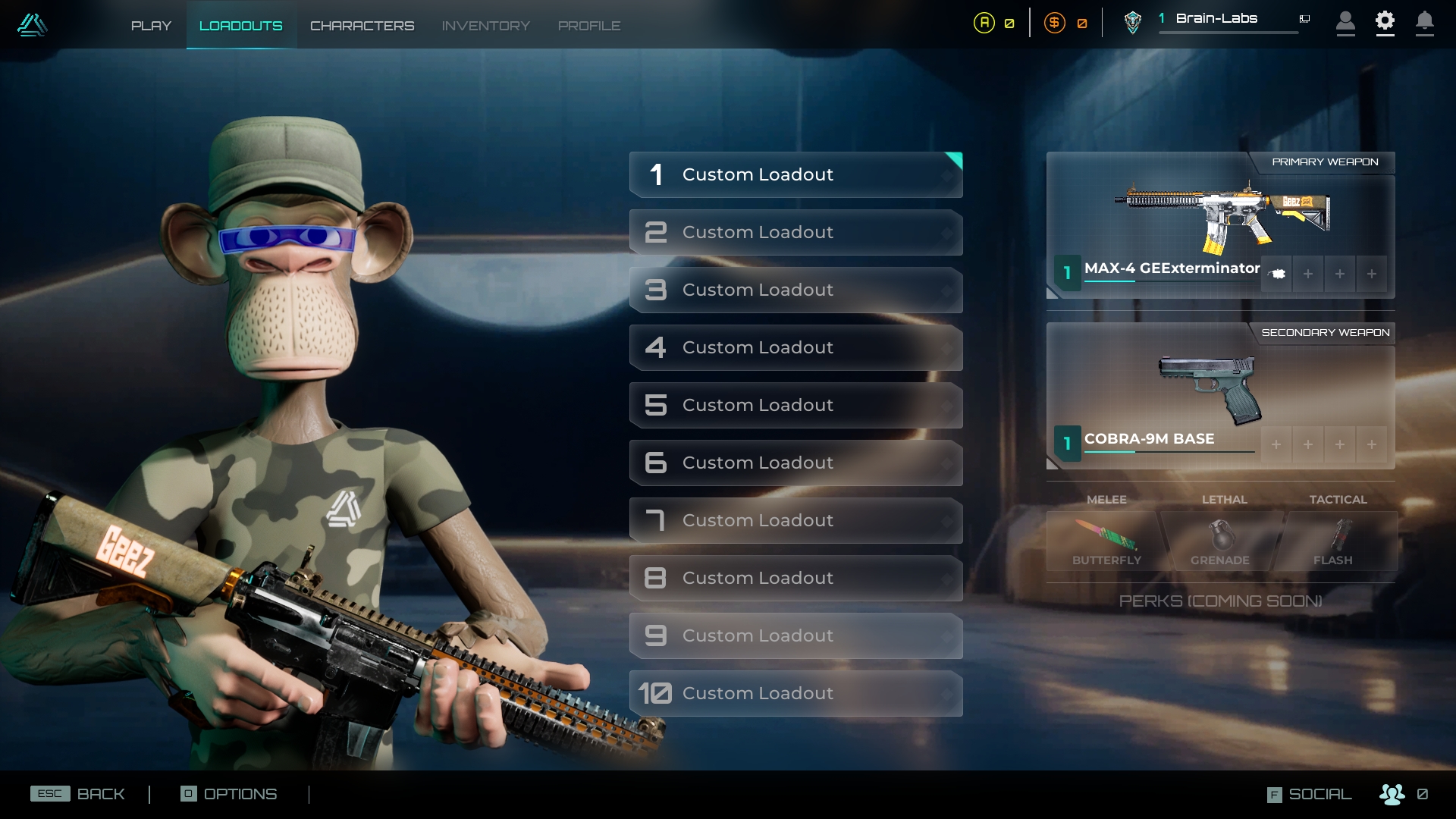The width and height of the screenshot is (1456, 819).
Task: Open the notifications bell
Action: click(1424, 22)
